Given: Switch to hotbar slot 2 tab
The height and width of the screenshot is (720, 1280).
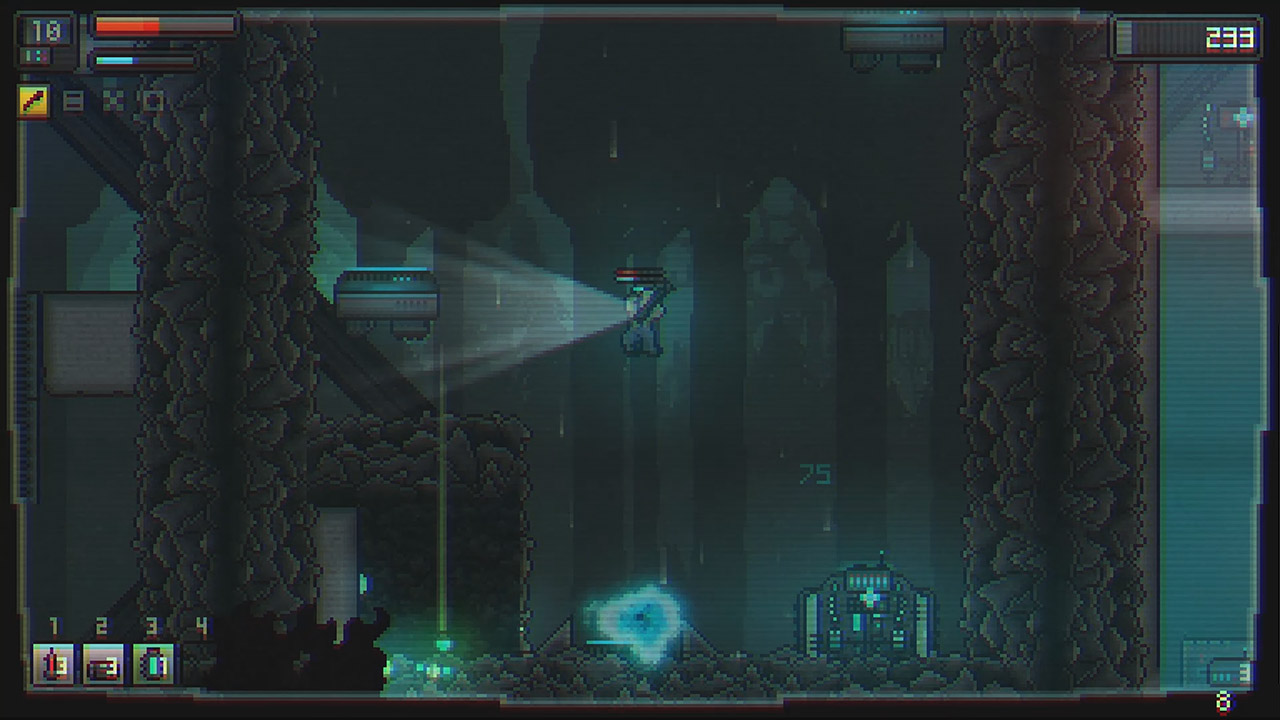Looking at the screenshot, I should pyautogui.click(x=103, y=626).
